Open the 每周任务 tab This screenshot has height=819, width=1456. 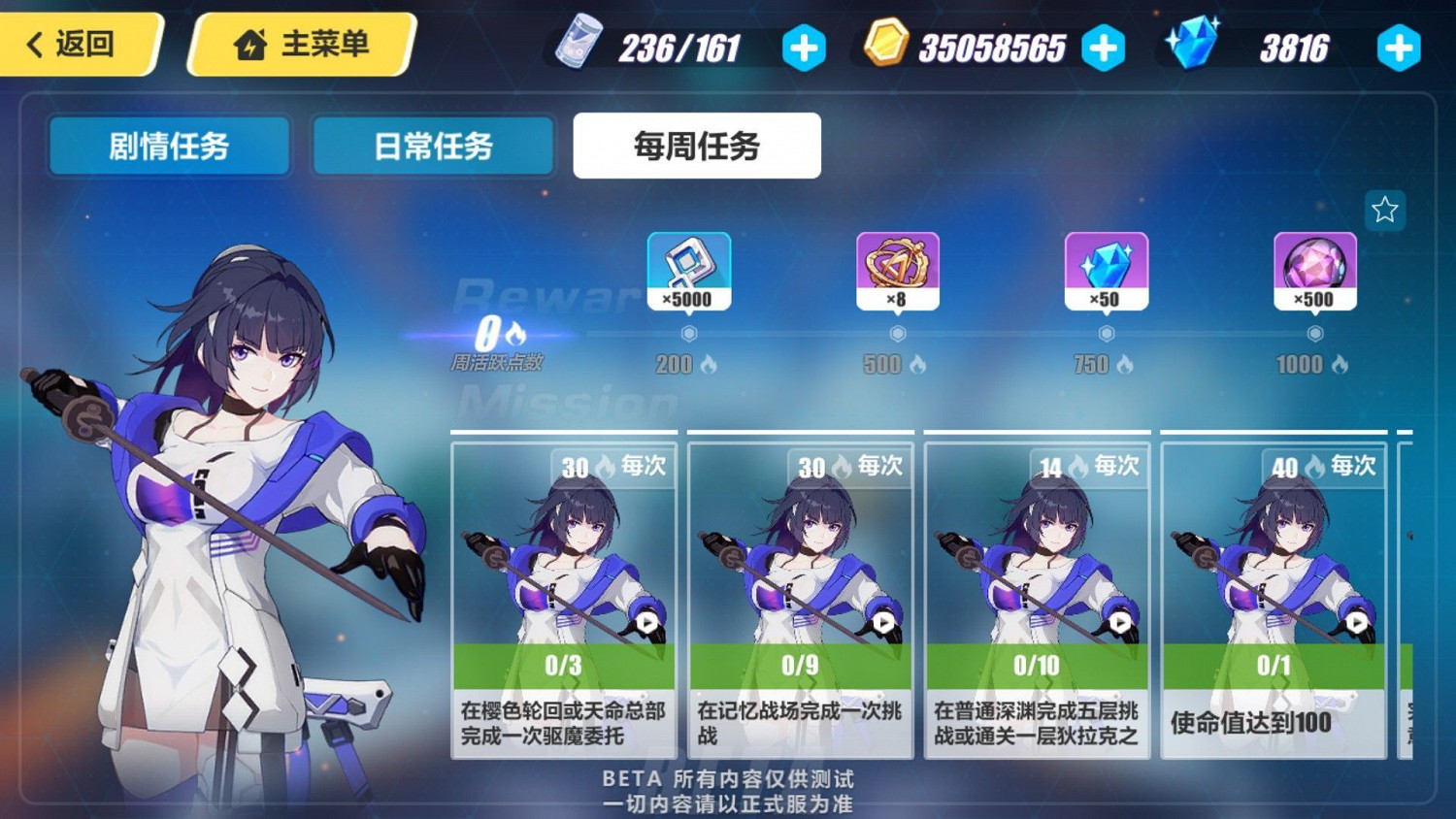(697, 145)
